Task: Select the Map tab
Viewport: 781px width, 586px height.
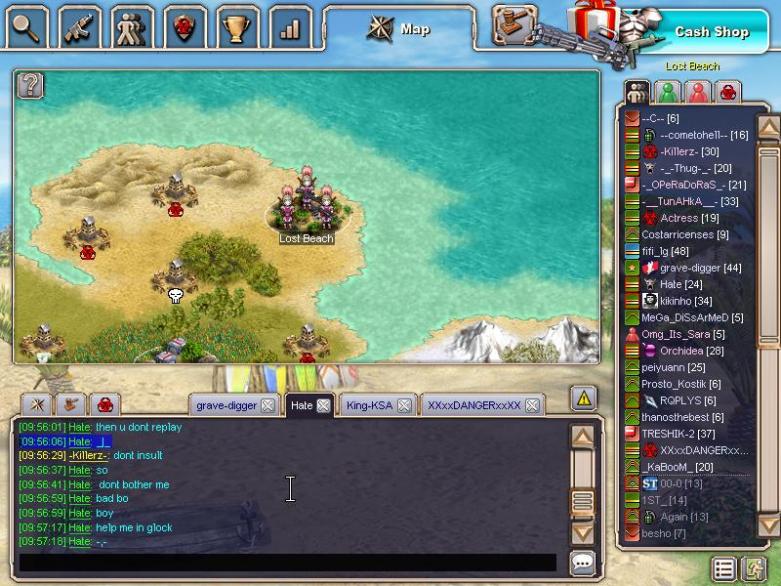Action: tap(400, 29)
